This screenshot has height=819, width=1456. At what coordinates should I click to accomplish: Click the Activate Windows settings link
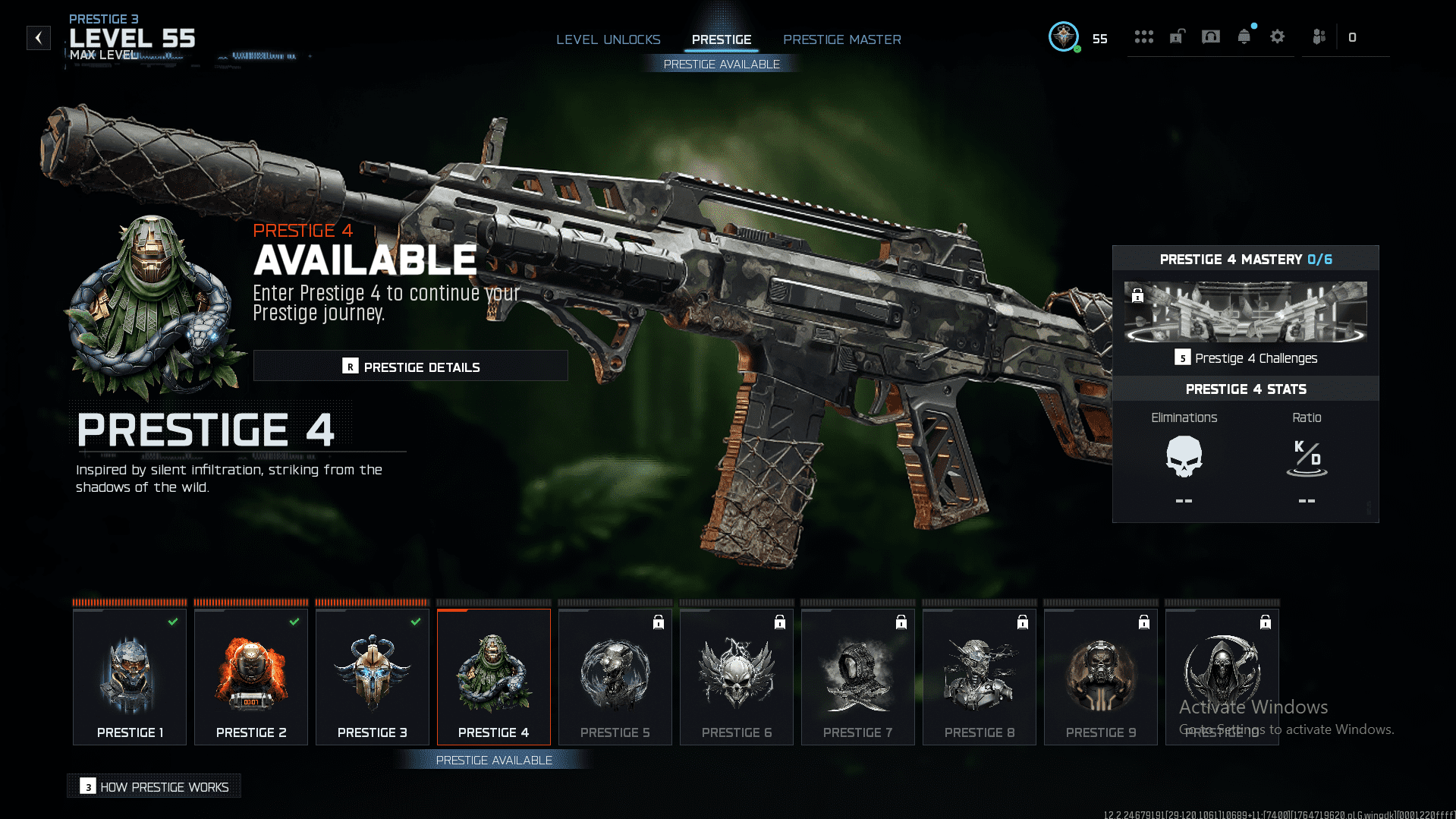1285,729
